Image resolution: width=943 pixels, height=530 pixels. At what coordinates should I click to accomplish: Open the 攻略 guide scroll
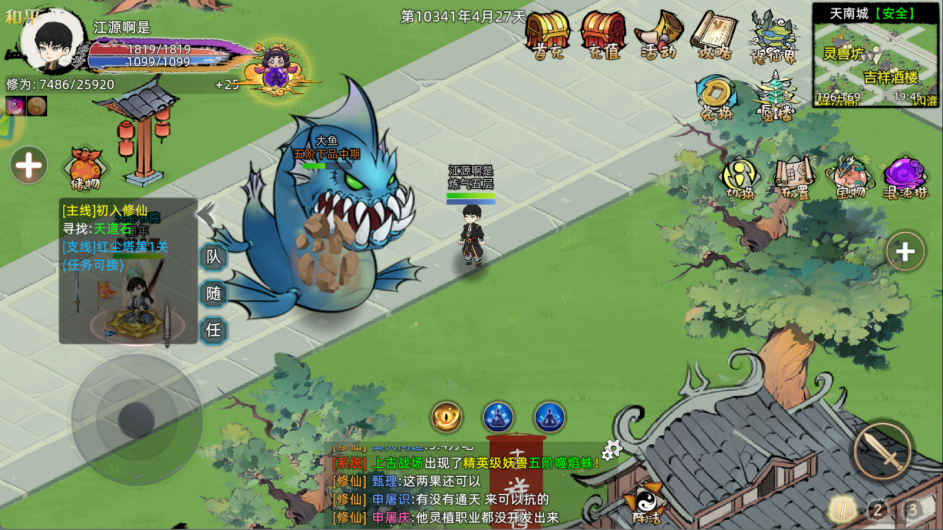(714, 35)
